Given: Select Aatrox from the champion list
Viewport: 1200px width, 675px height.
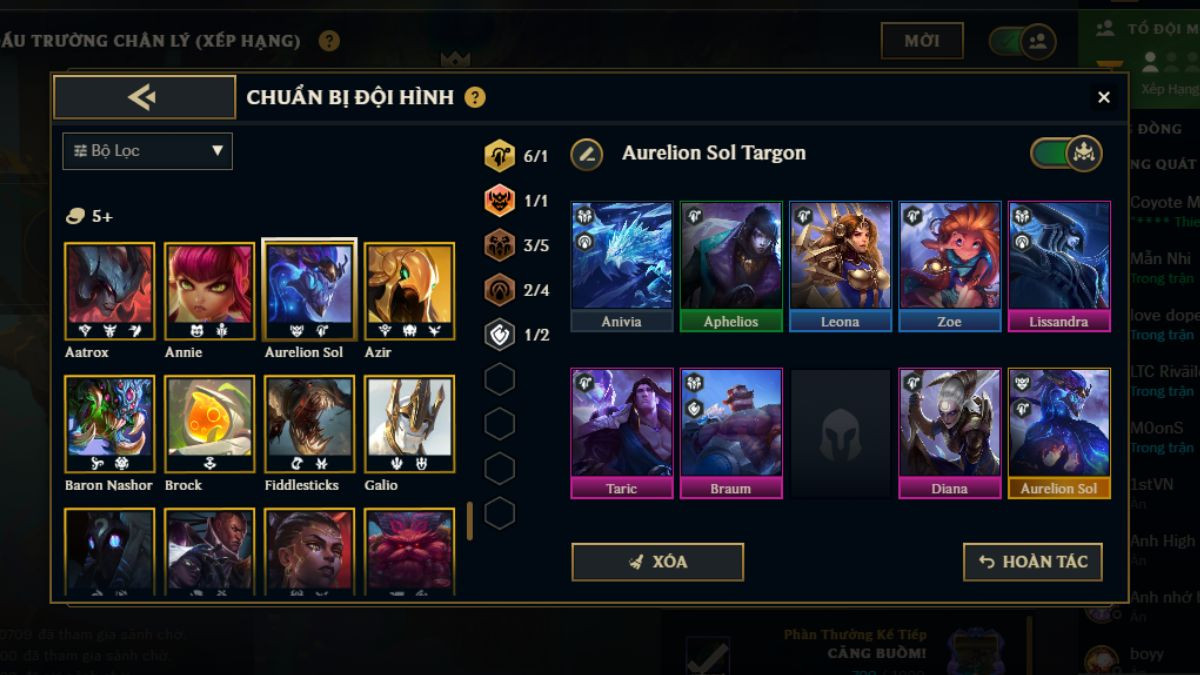Looking at the screenshot, I should 109,290.
